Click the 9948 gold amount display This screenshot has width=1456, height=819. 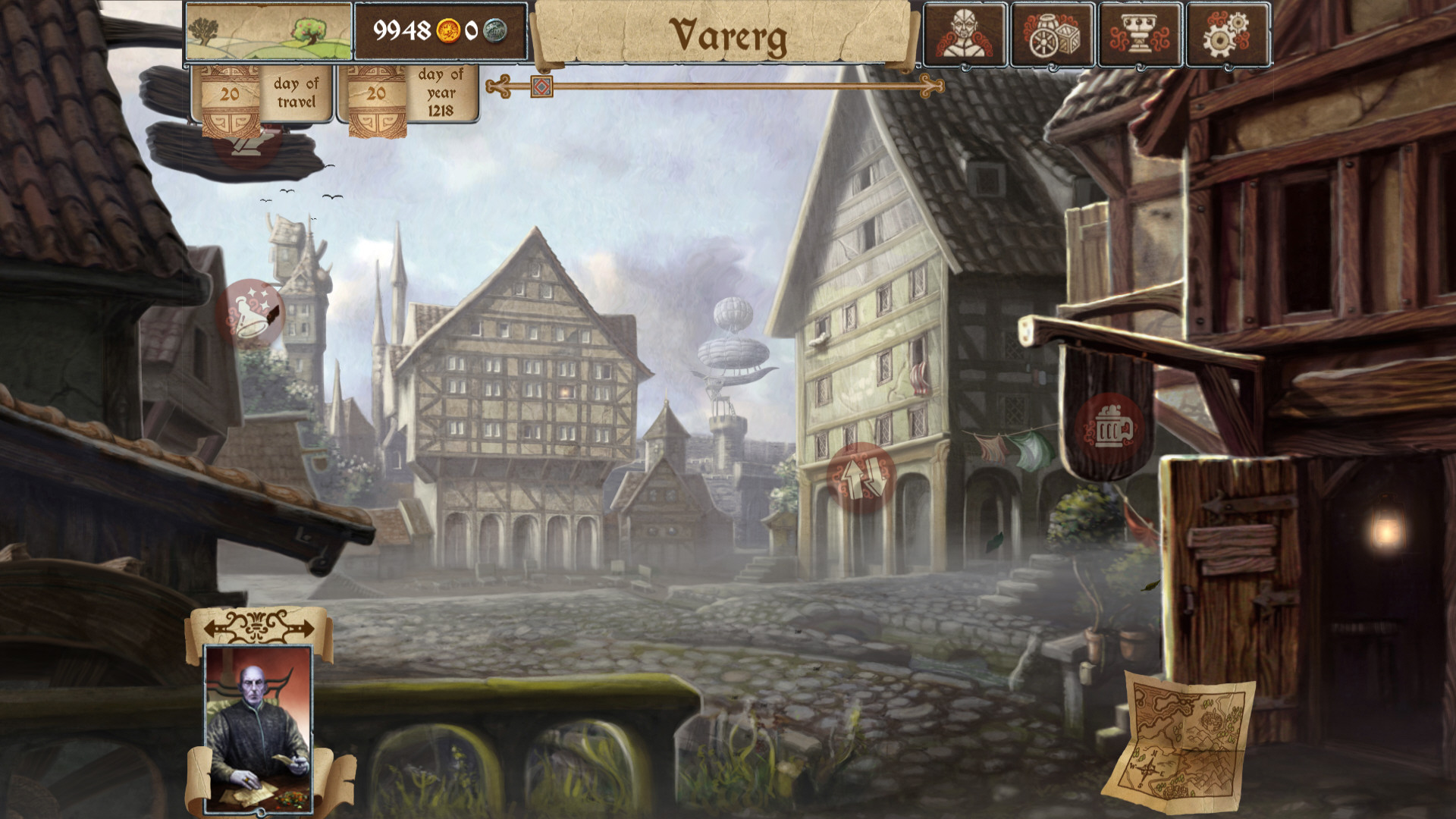point(402,31)
